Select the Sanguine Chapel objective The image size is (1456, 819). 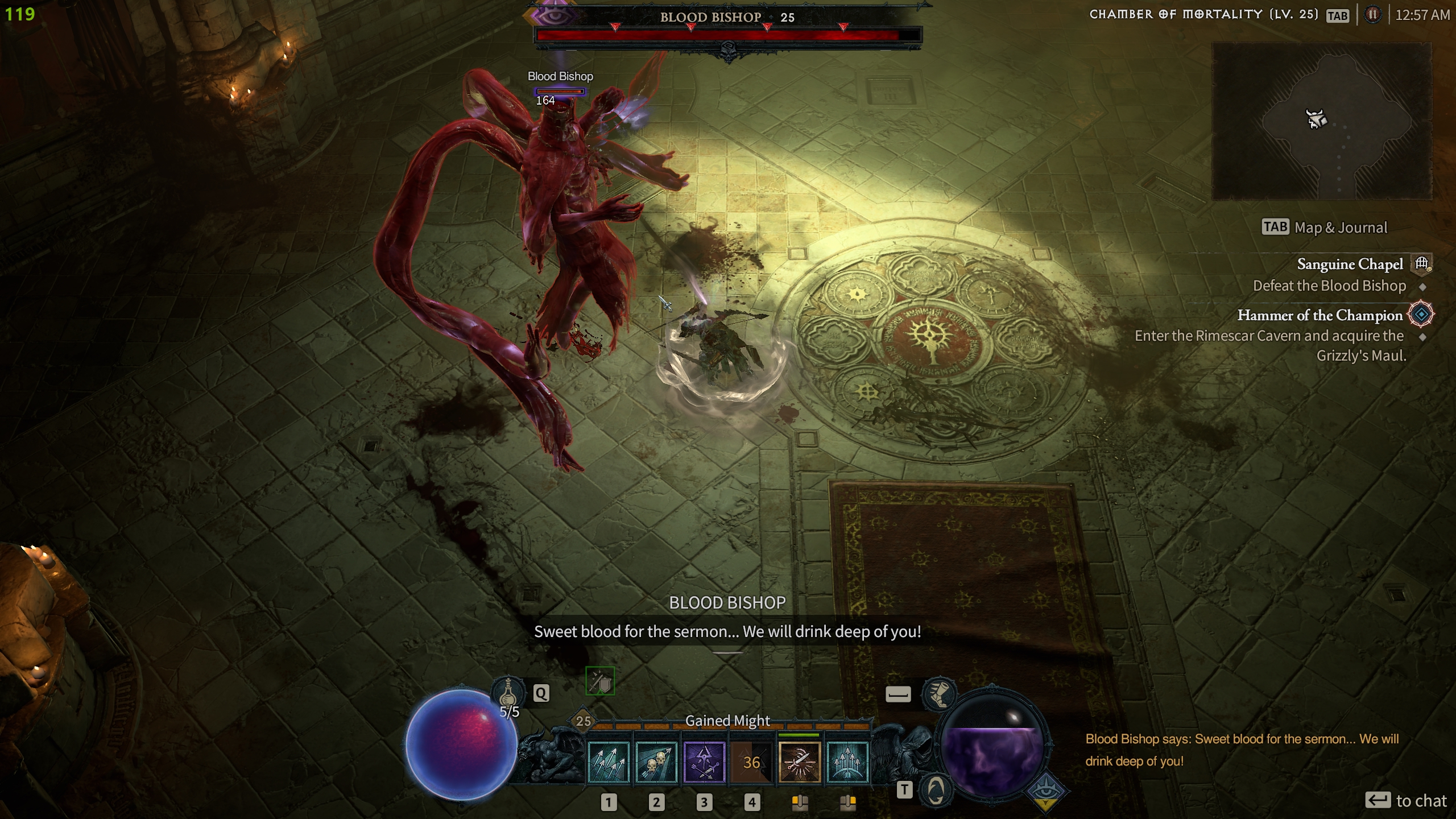click(1349, 264)
